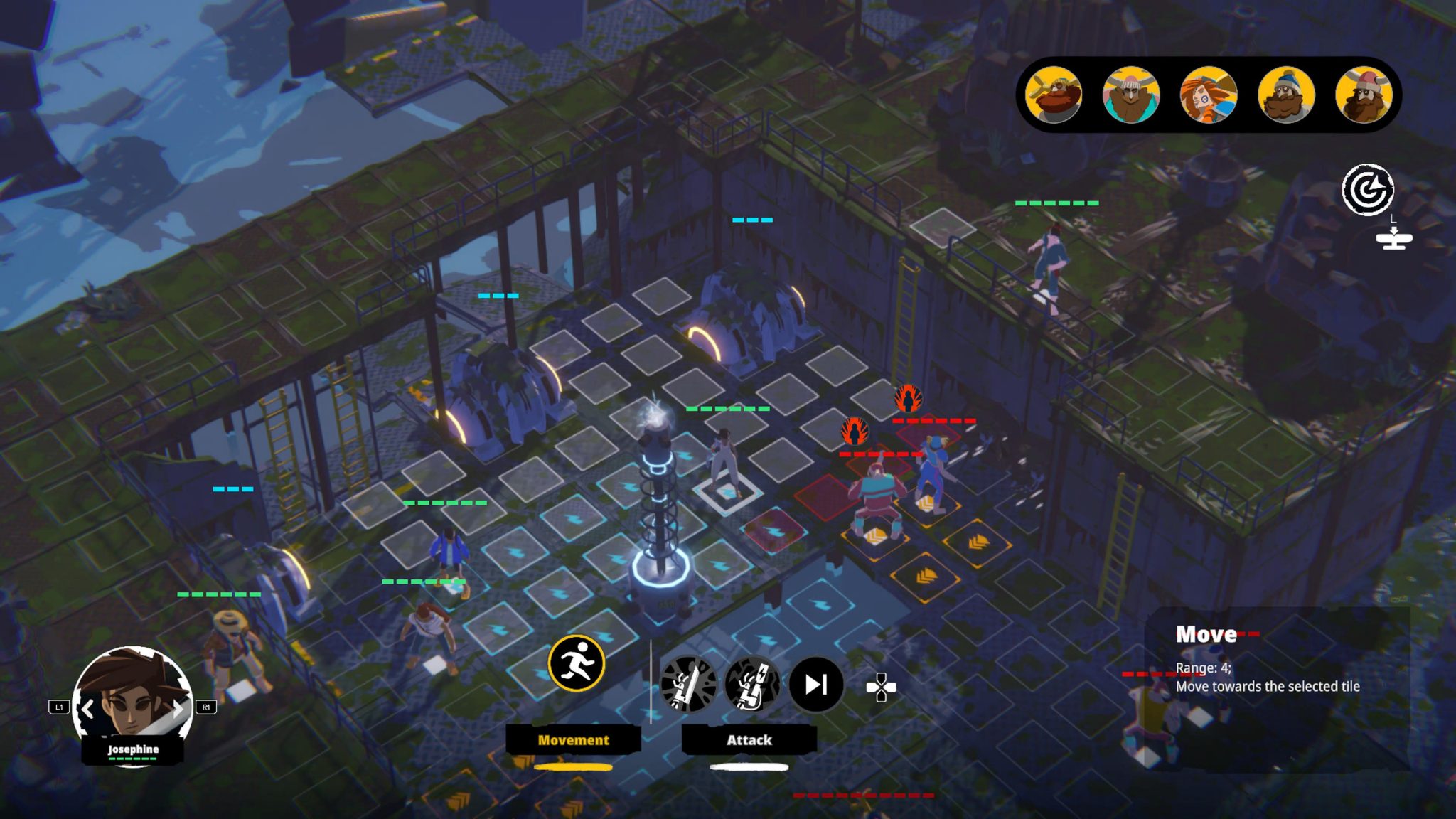Click the circular target objective icon
Screen dimensions: 1456x819
click(x=1367, y=189)
